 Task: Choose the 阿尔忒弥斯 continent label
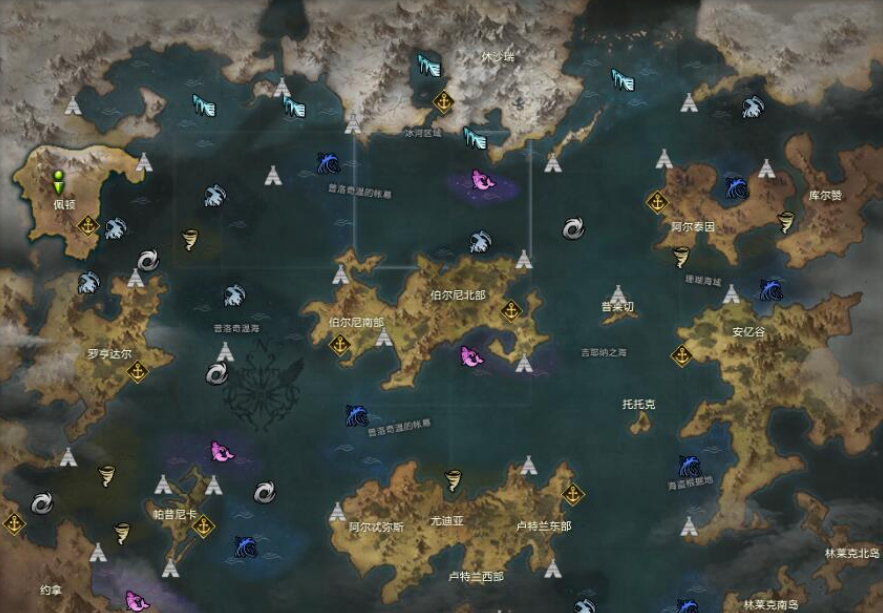click(377, 527)
